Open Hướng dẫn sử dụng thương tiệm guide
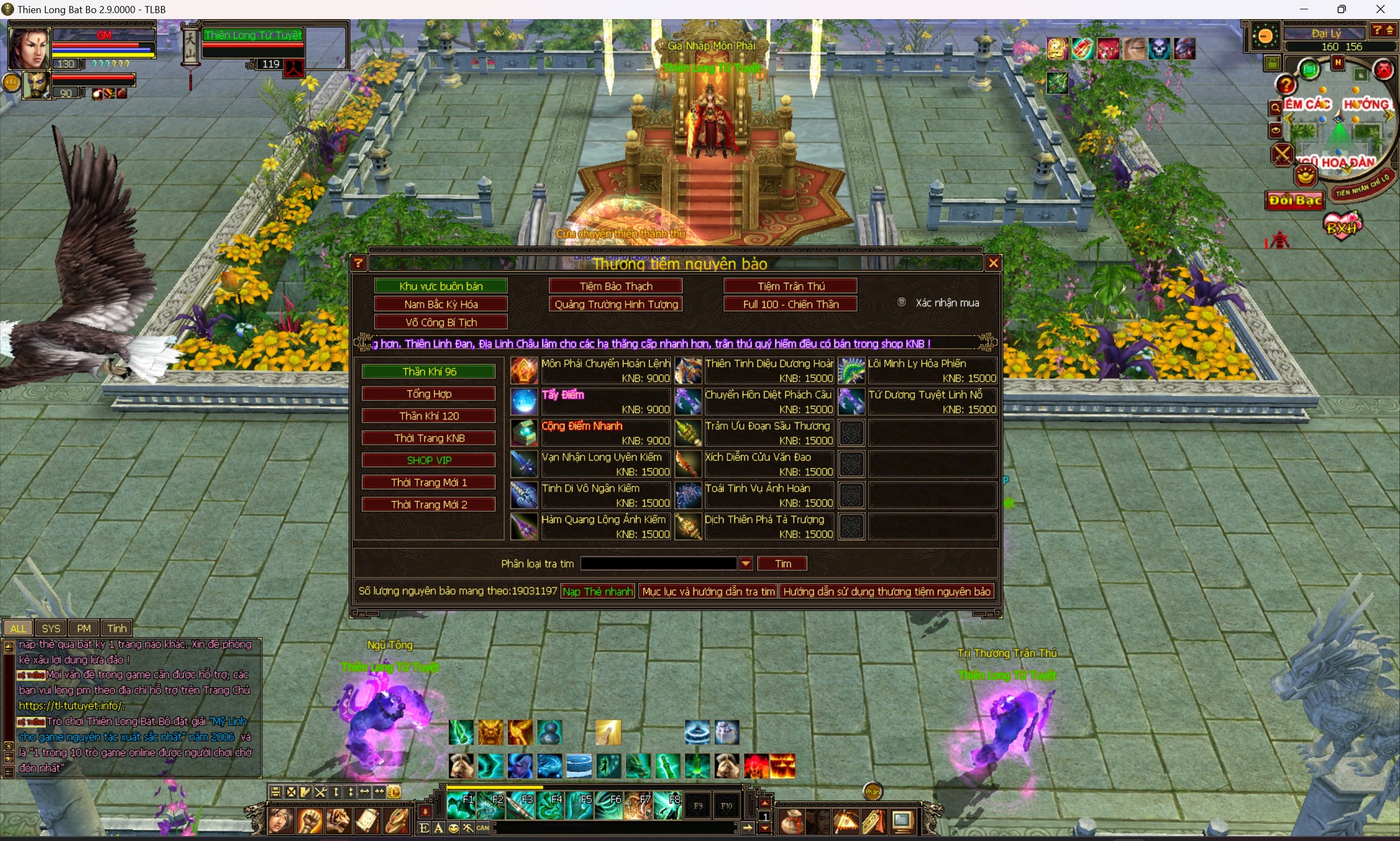This screenshot has width=1400, height=841. click(887, 591)
